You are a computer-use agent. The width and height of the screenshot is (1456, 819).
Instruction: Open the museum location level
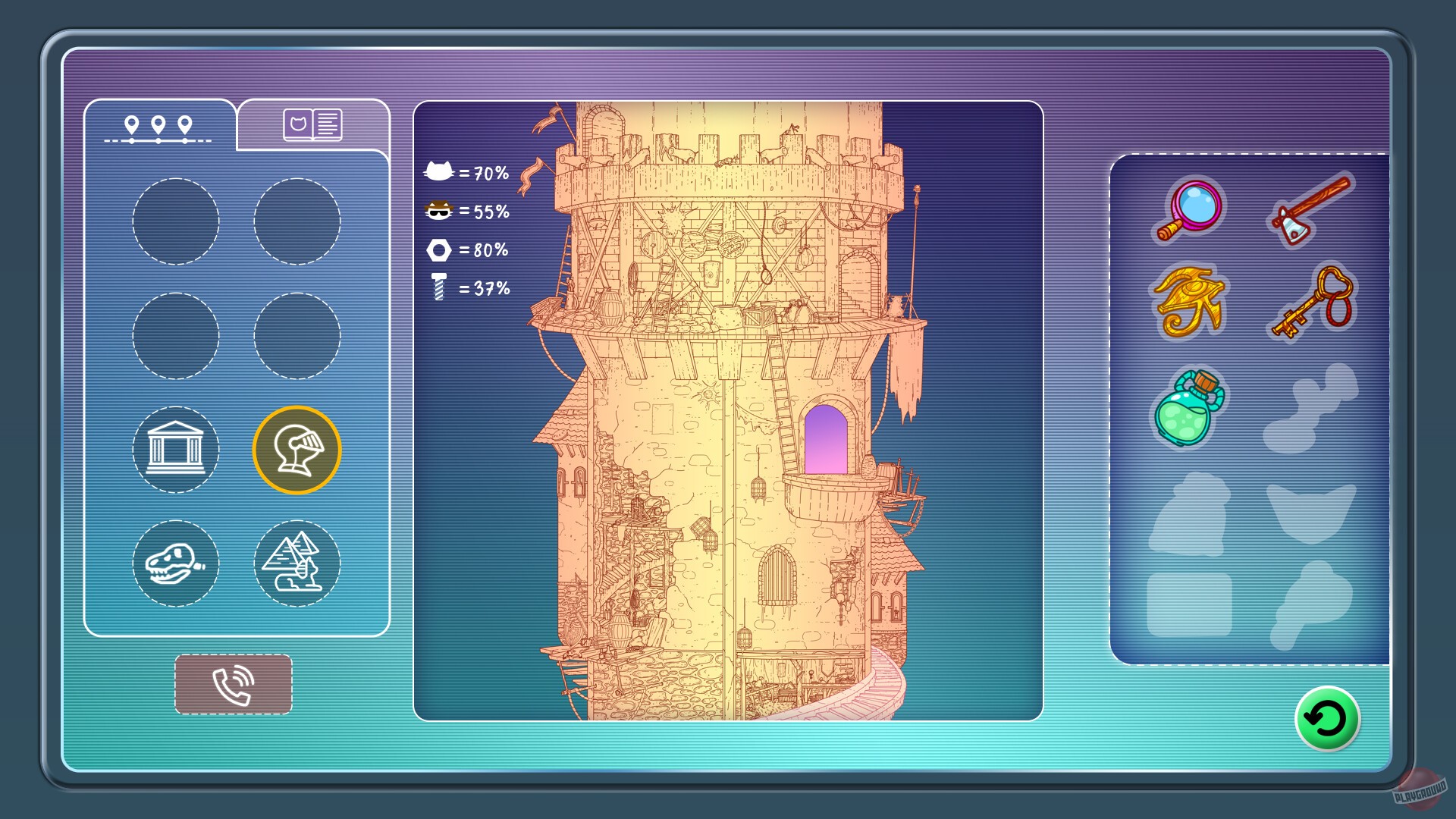pyautogui.click(x=176, y=449)
